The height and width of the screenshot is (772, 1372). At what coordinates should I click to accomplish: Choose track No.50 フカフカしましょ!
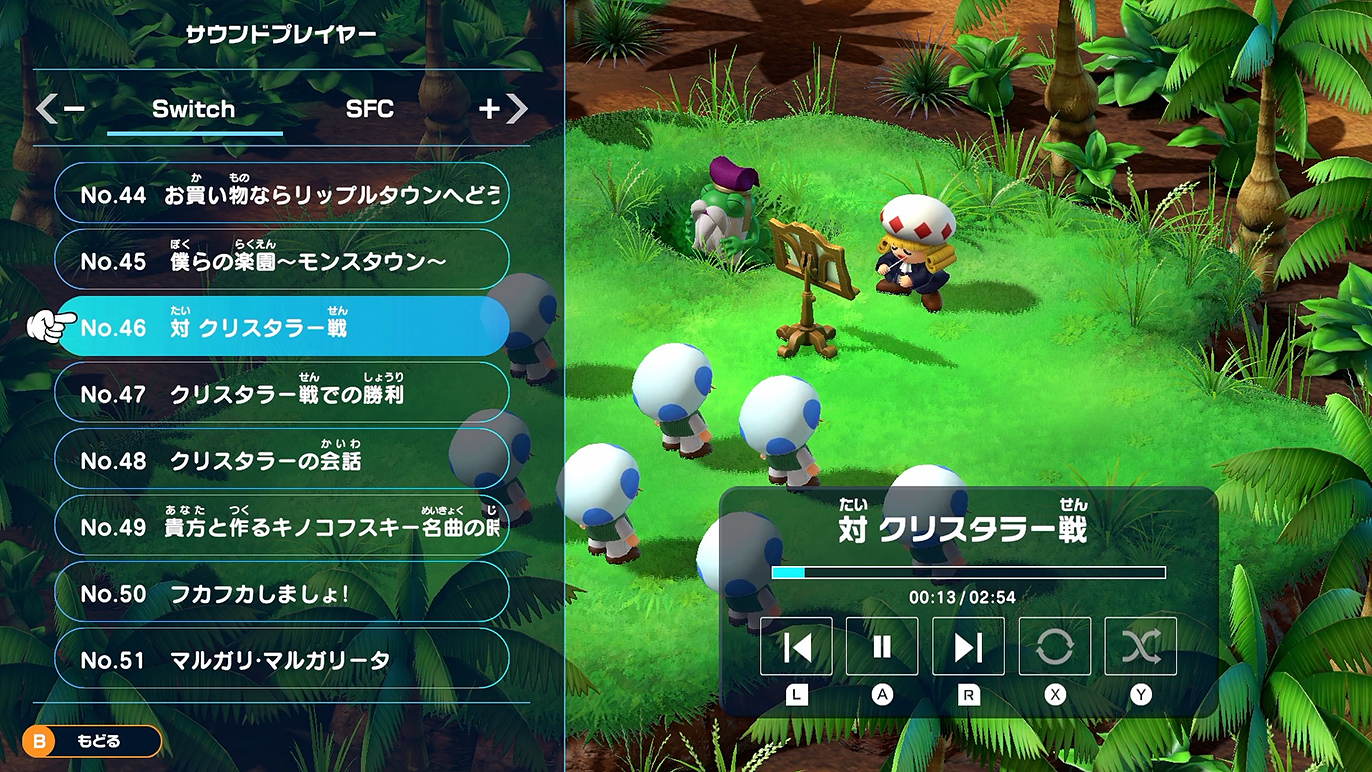tap(282, 593)
